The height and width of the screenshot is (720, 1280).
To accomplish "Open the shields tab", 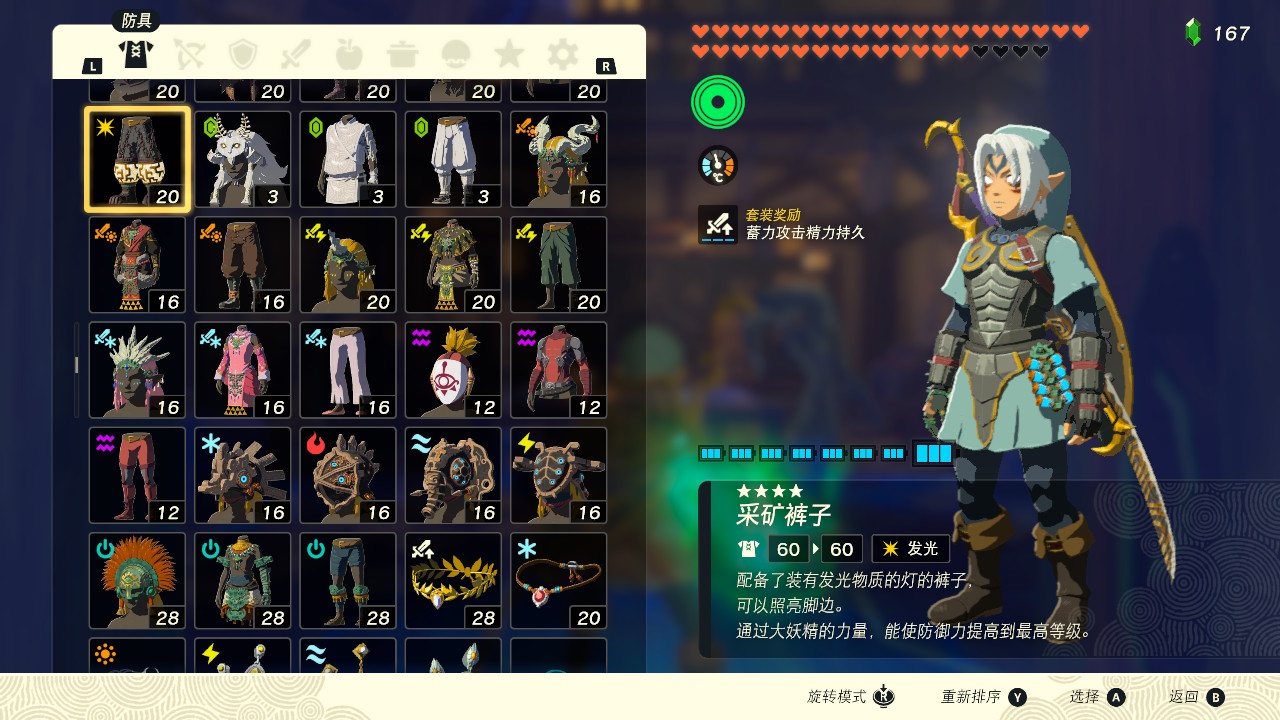I will click(x=243, y=53).
